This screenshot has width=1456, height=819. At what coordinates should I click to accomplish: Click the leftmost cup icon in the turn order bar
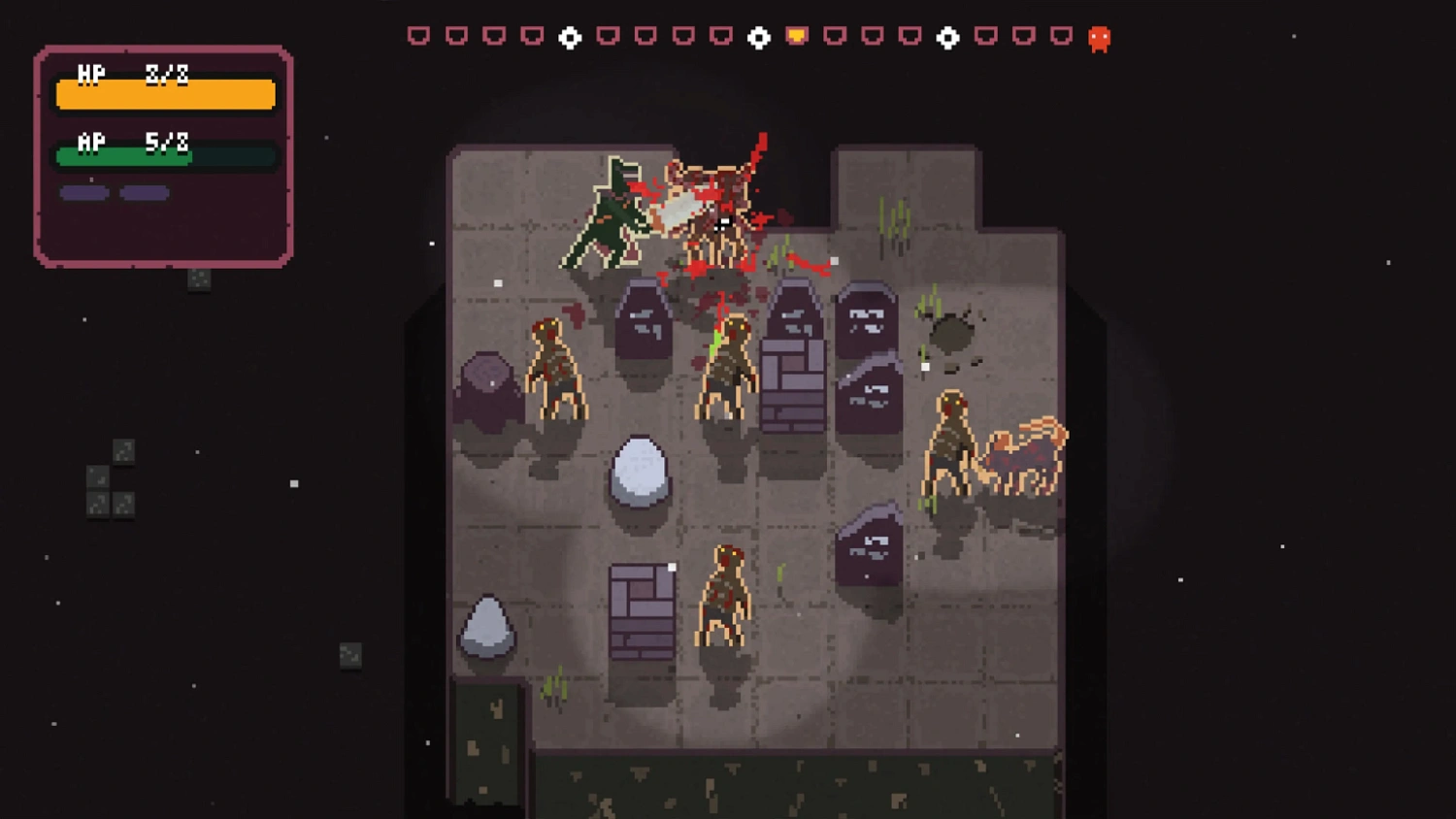(x=417, y=37)
